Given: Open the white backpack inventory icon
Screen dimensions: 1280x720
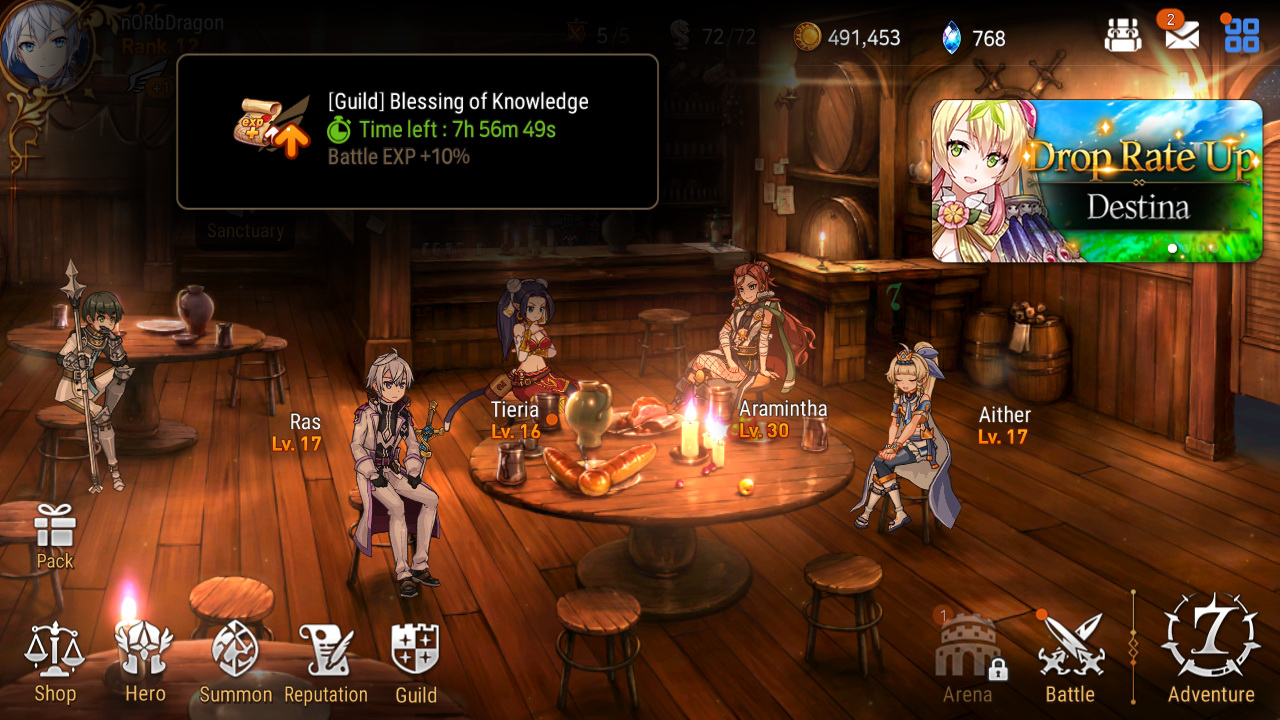Looking at the screenshot, I should point(1123,36).
